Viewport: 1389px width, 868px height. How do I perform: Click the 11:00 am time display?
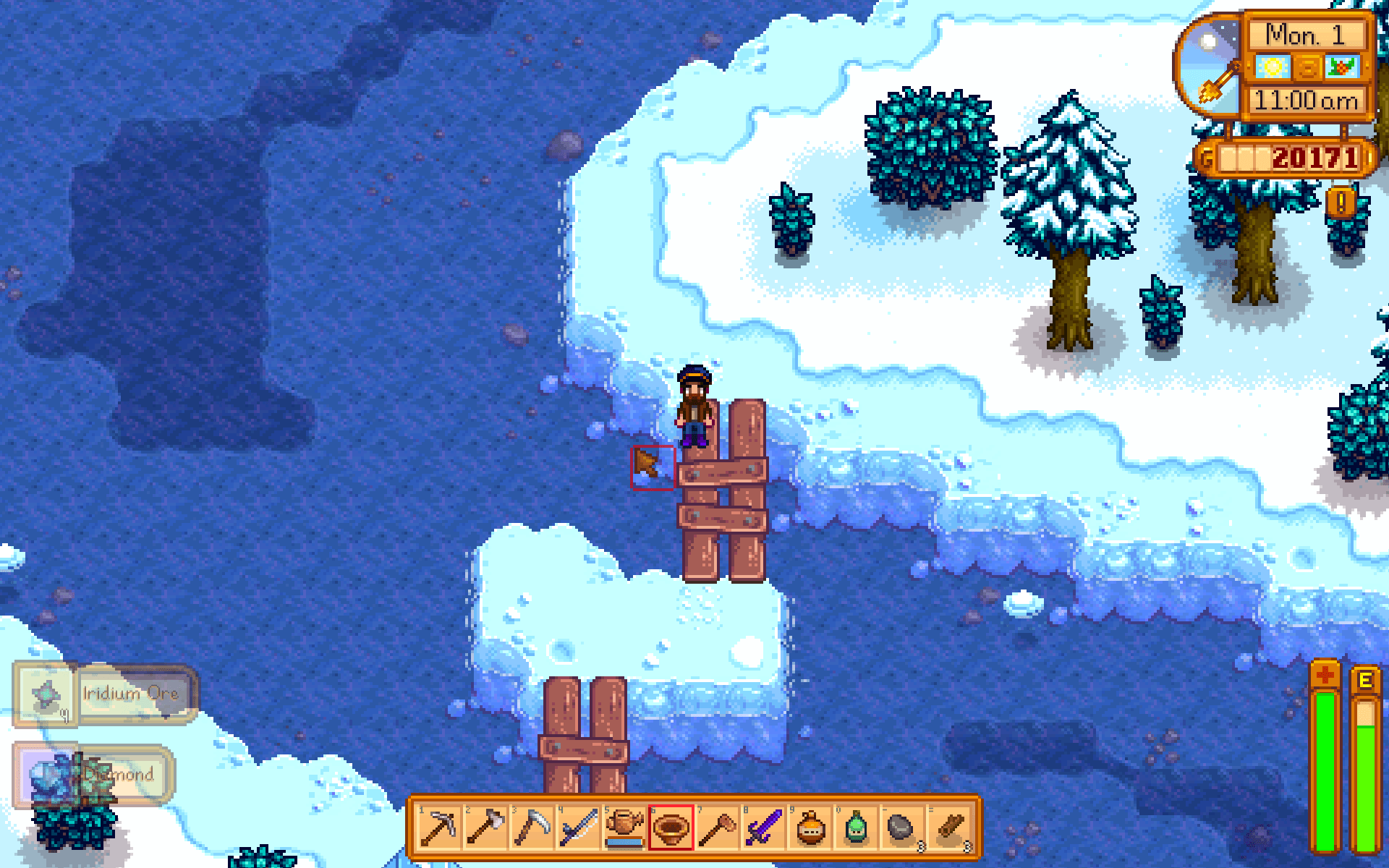tap(1306, 101)
